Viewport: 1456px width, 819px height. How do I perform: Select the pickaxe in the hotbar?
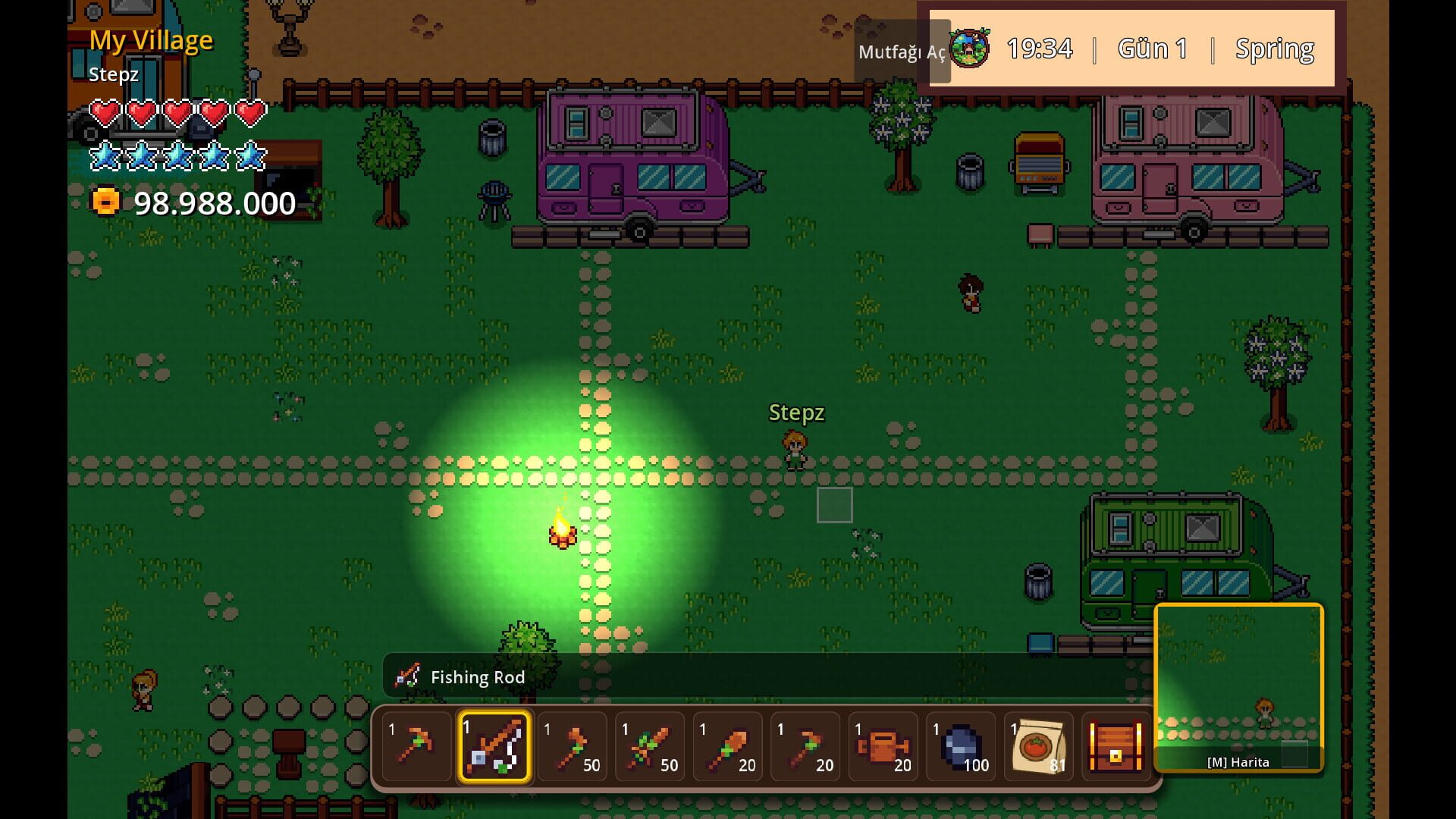click(416, 747)
